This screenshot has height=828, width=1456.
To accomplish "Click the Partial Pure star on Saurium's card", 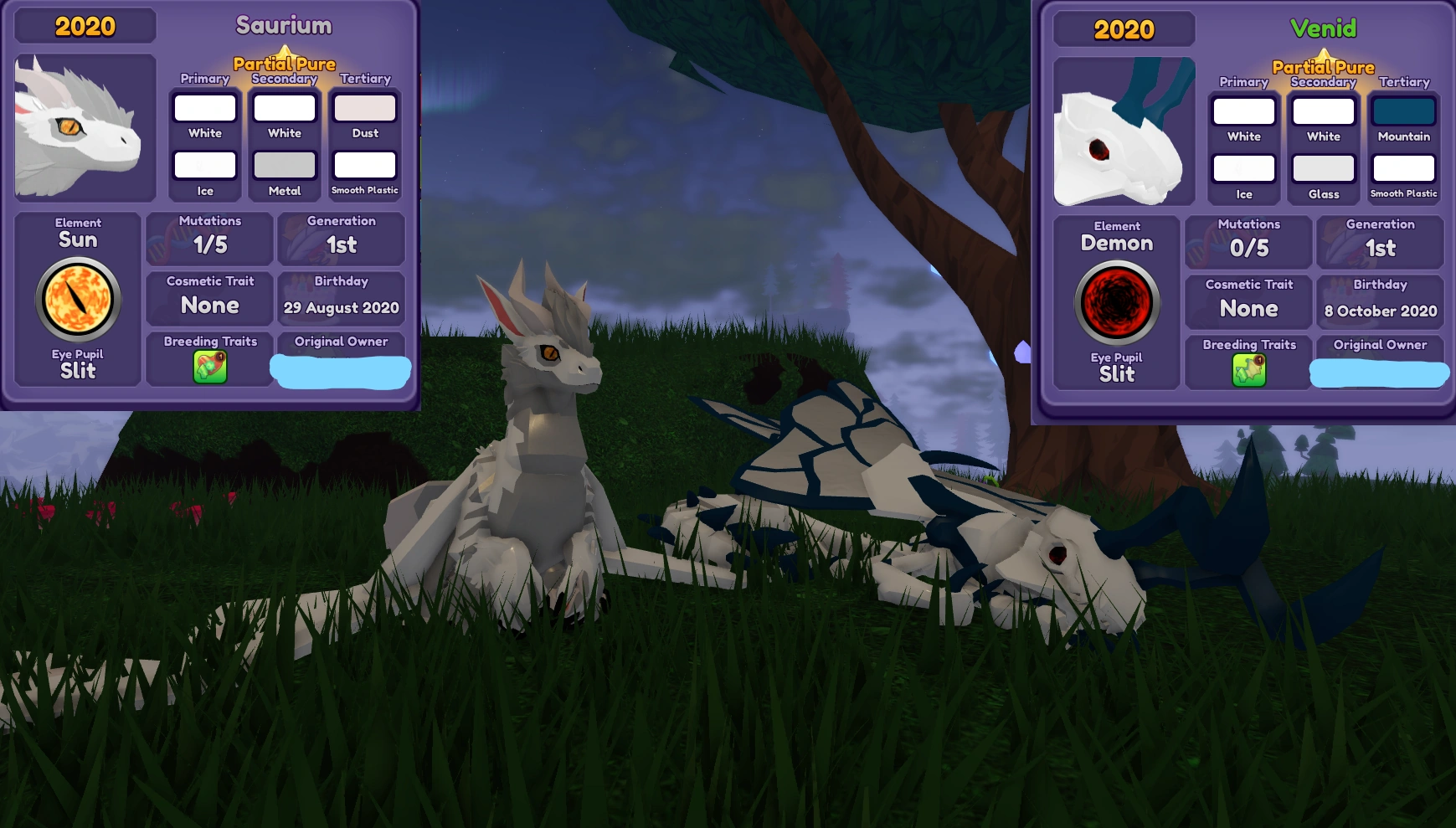I will tap(285, 53).
